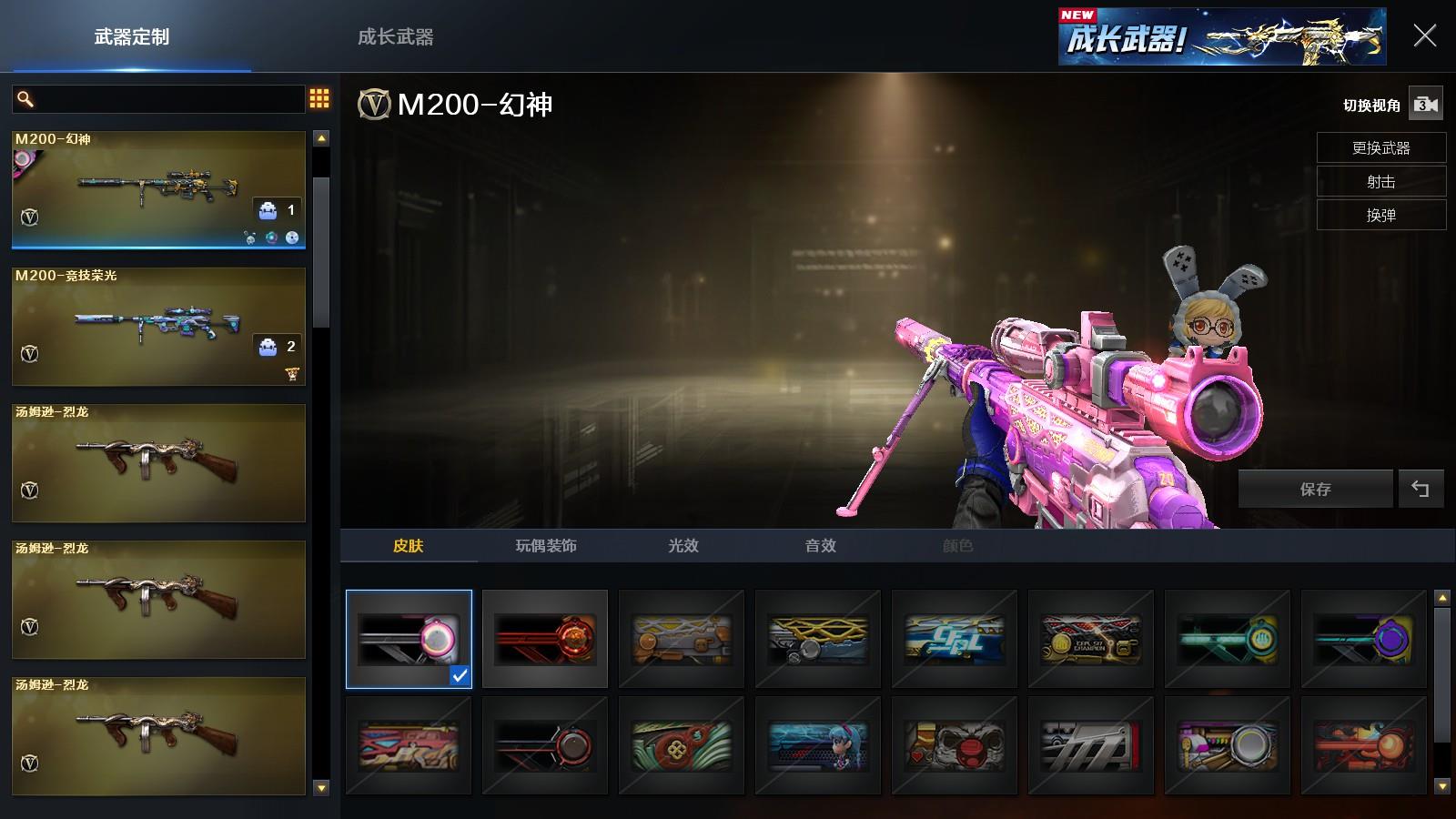Select M200-幻神 in the weapon list
This screenshot has width=1456, height=819.
158,189
